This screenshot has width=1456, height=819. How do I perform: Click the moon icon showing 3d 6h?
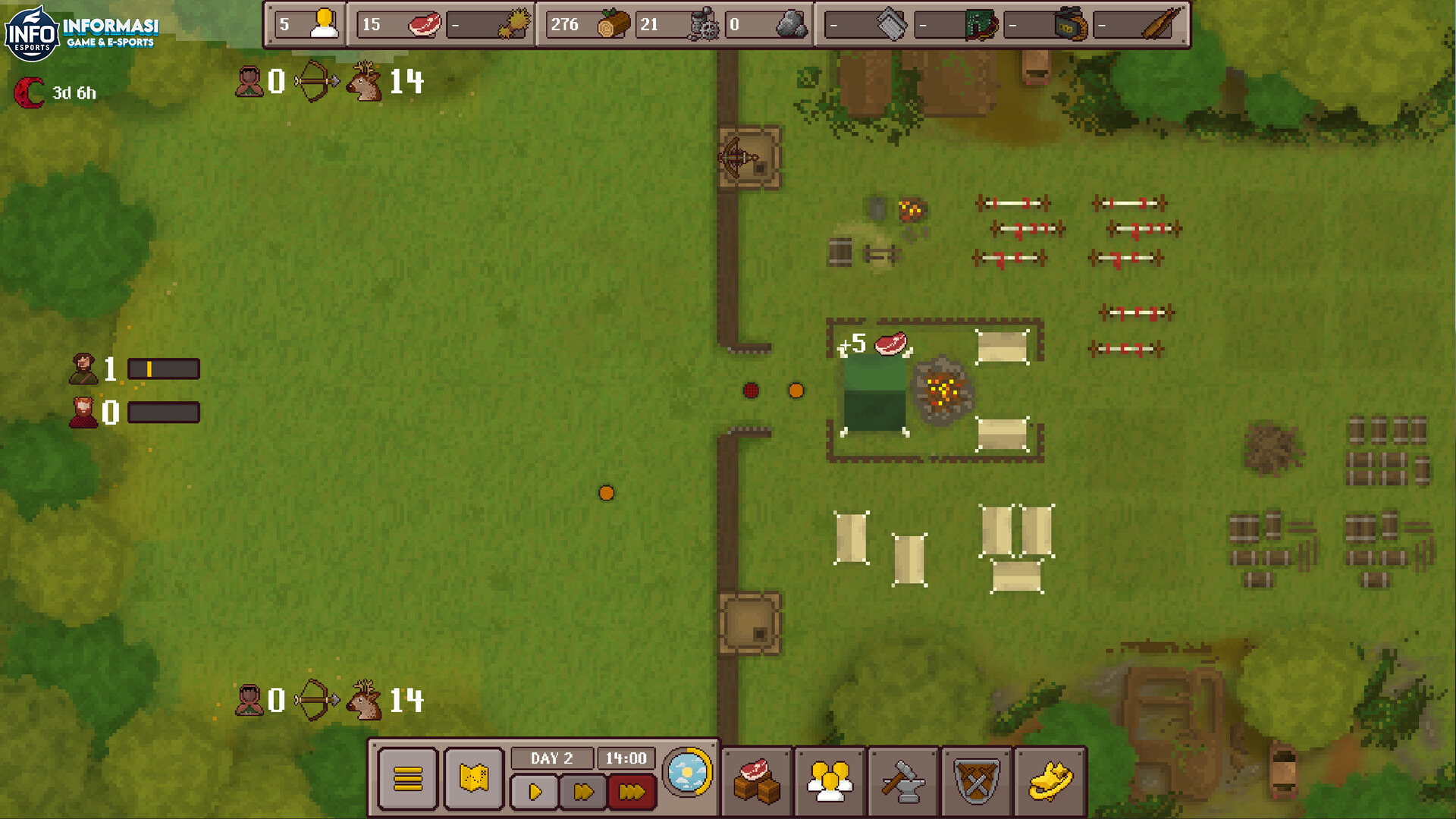click(30, 93)
